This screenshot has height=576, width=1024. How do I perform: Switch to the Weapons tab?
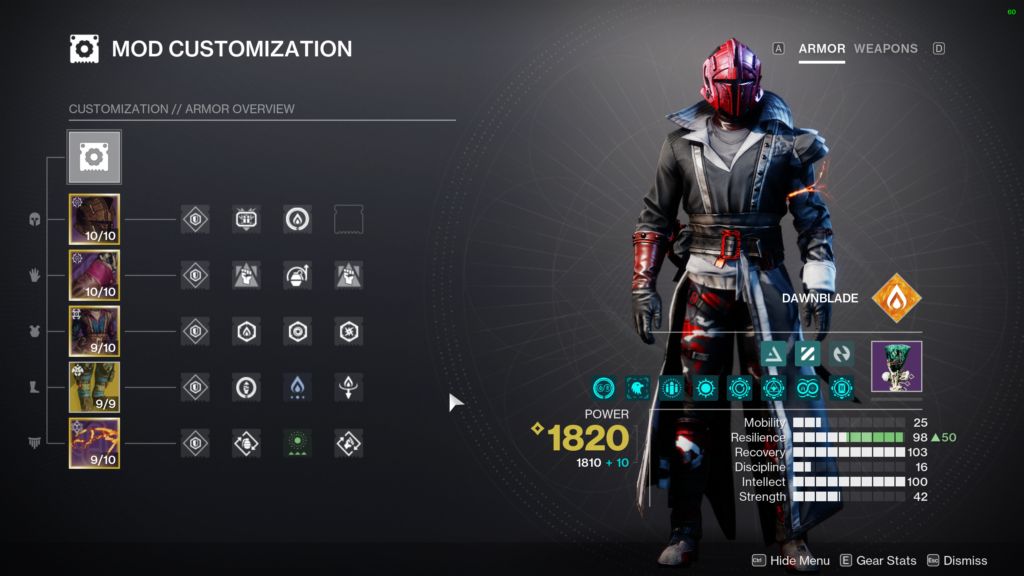point(885,48)
